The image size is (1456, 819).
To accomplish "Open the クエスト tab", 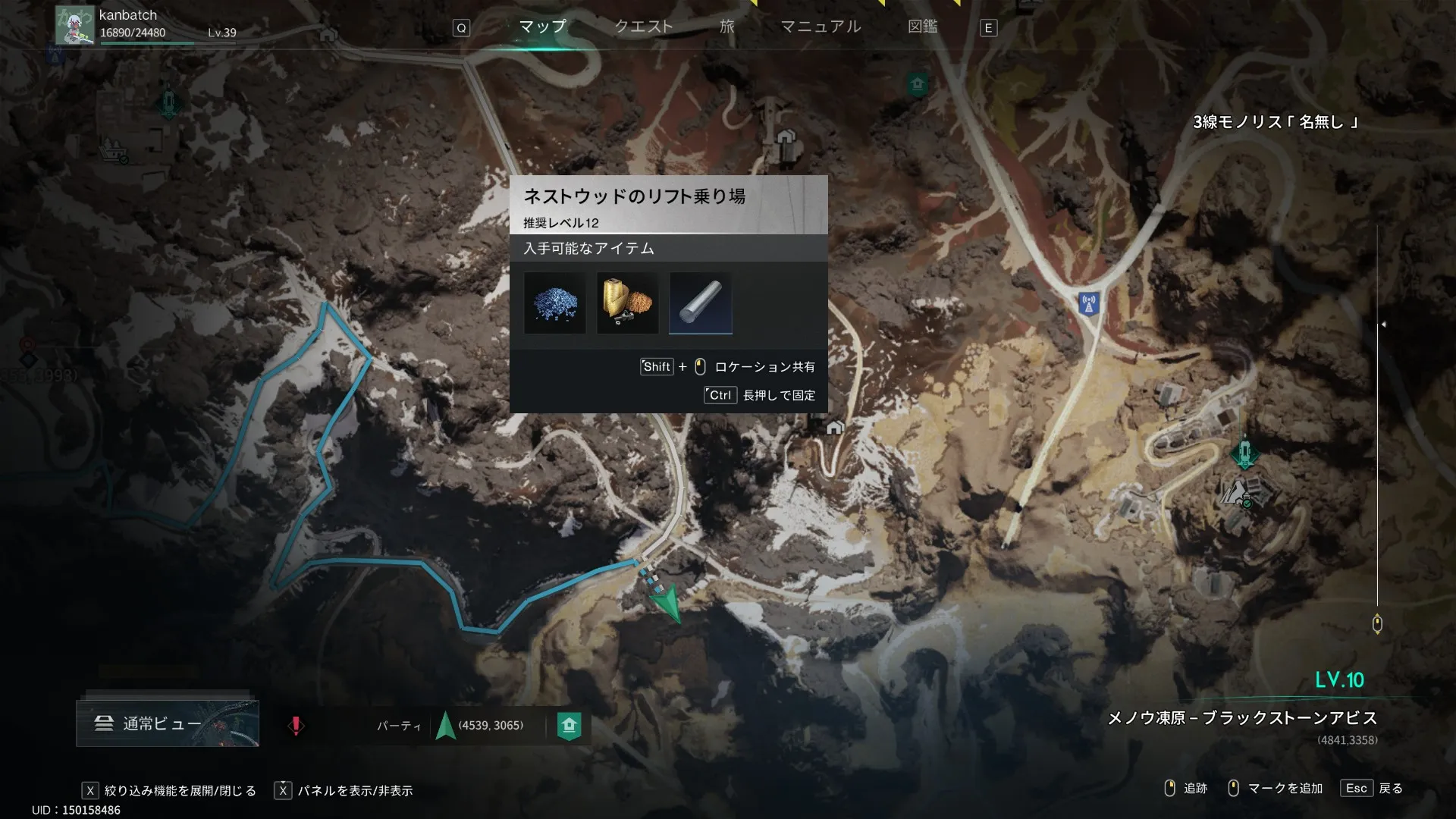I will coord(643,27).
